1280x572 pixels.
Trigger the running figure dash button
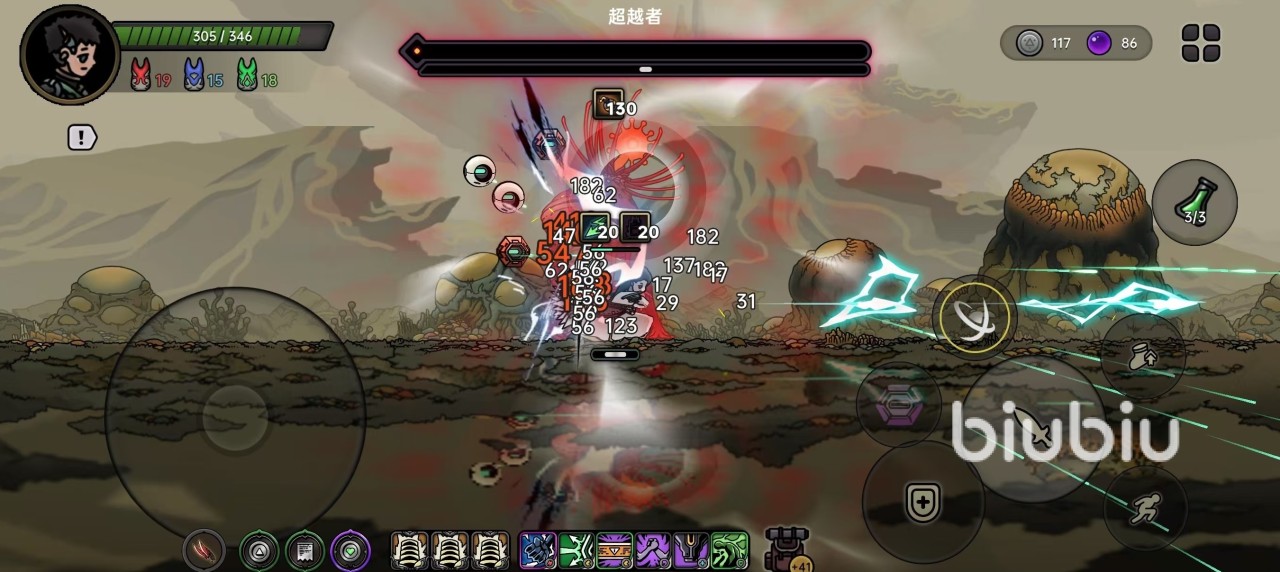point(1145,509)
